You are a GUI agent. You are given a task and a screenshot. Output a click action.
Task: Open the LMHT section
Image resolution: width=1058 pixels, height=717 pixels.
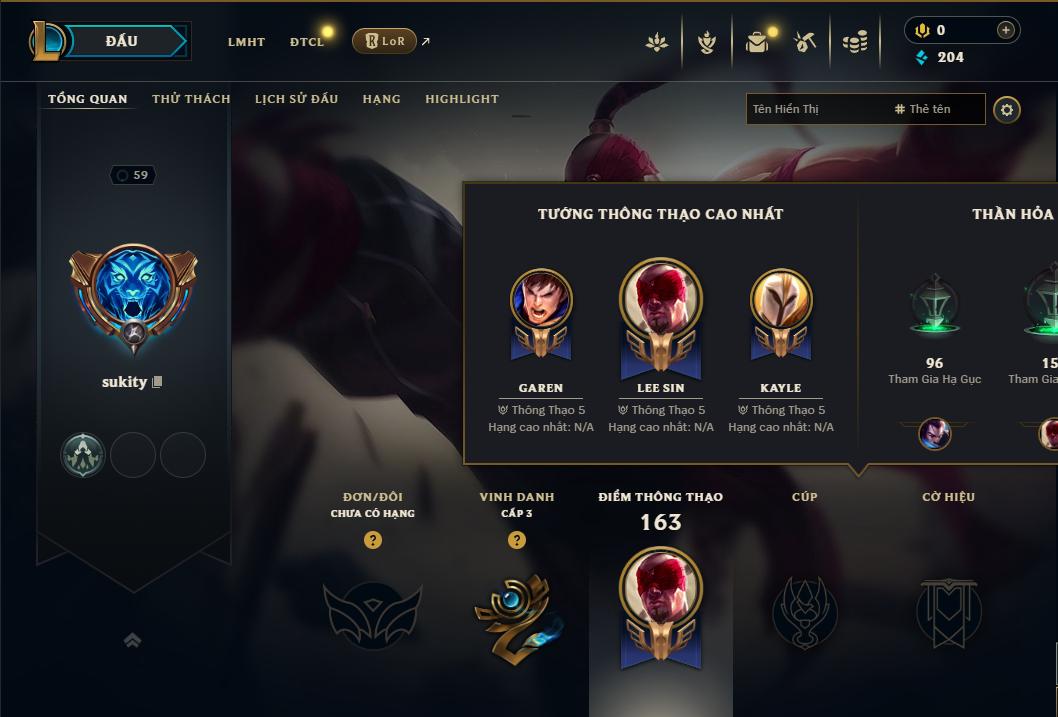[246, 42]
